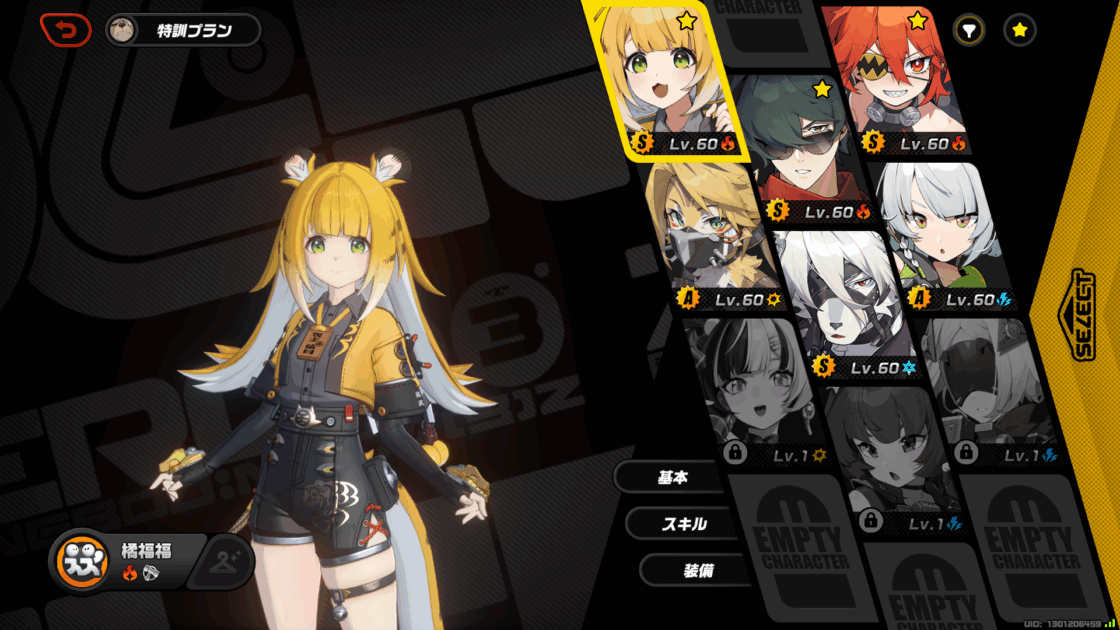Open the 基本 basic info tab
The width and height of the screenshot is (1120, 630).
(x=671, y=478)
